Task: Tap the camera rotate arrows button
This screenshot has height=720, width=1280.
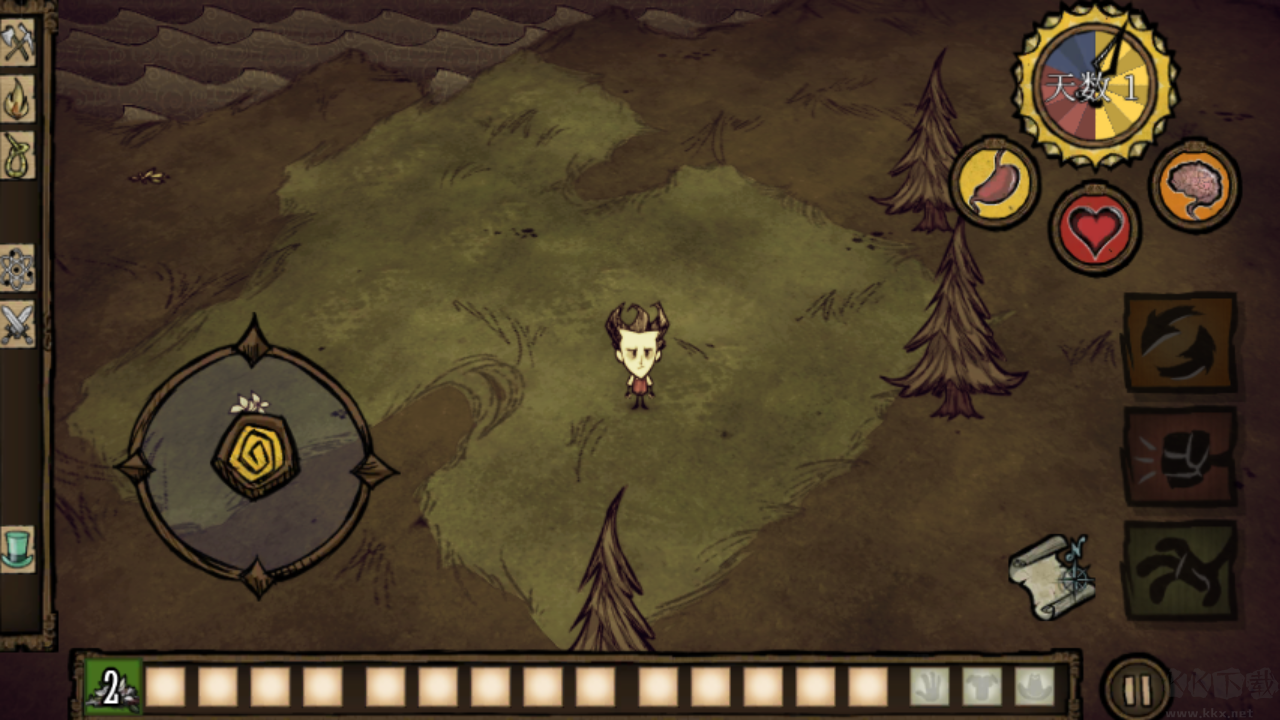Action: [x=1180, y=345]
